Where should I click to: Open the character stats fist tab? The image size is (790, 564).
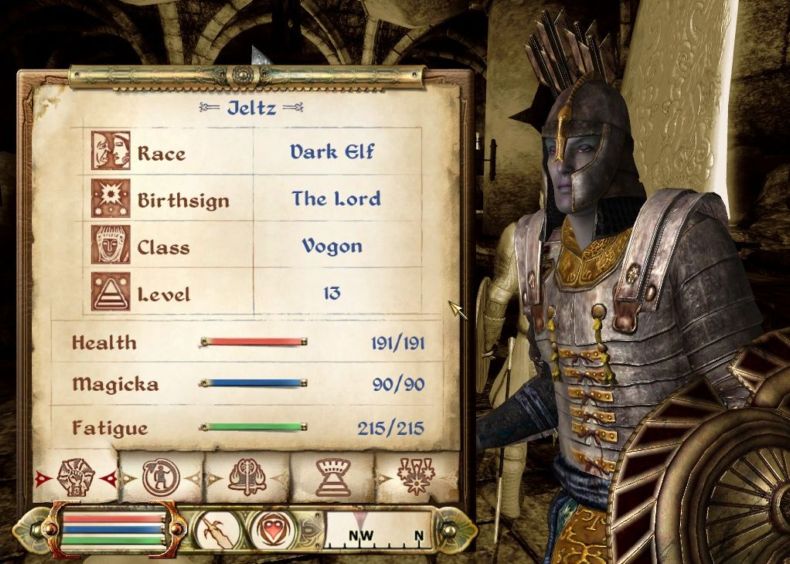point(75,477)
